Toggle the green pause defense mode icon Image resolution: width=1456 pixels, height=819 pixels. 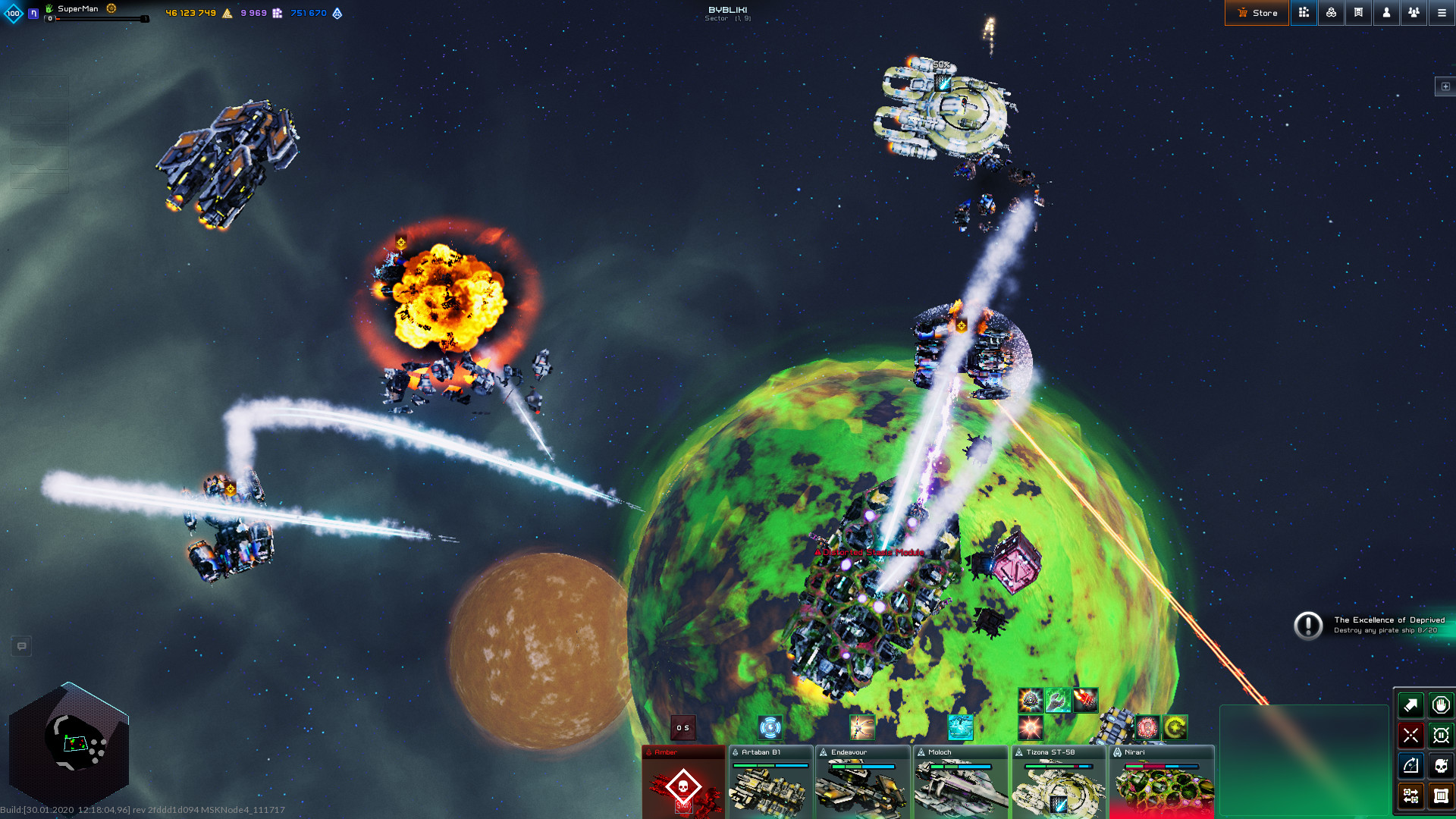pyautogui.click(x=1440, y=736)
